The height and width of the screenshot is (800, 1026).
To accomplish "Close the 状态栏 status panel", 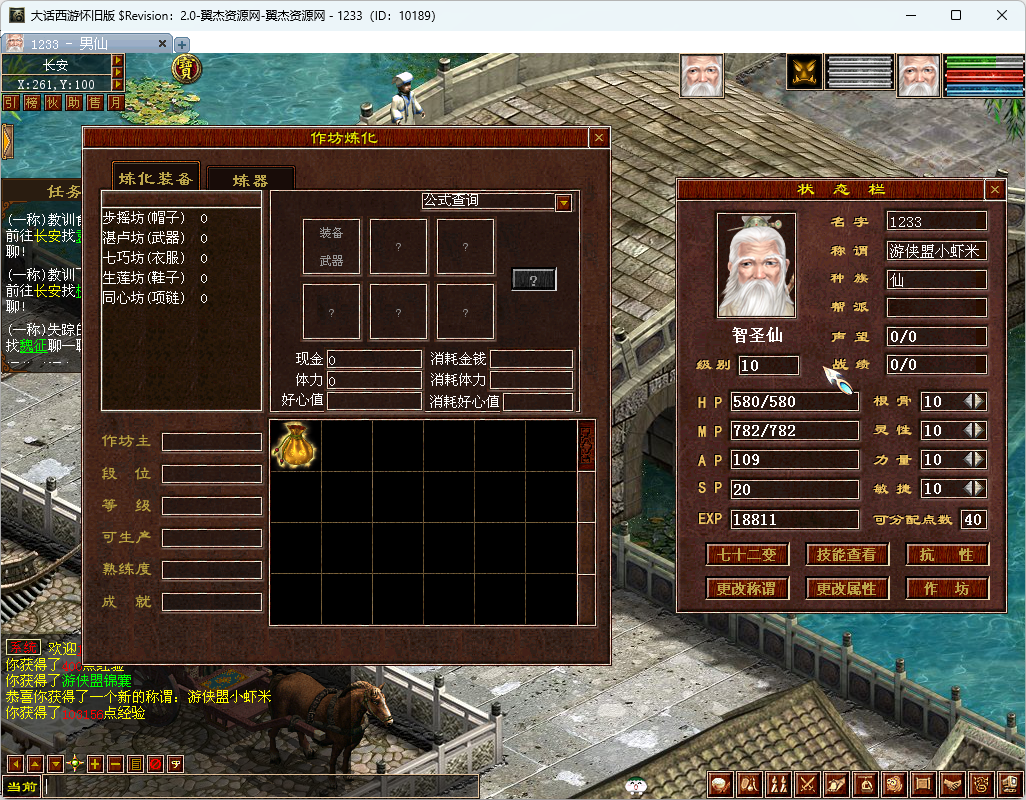I will [x=994, y=189].
